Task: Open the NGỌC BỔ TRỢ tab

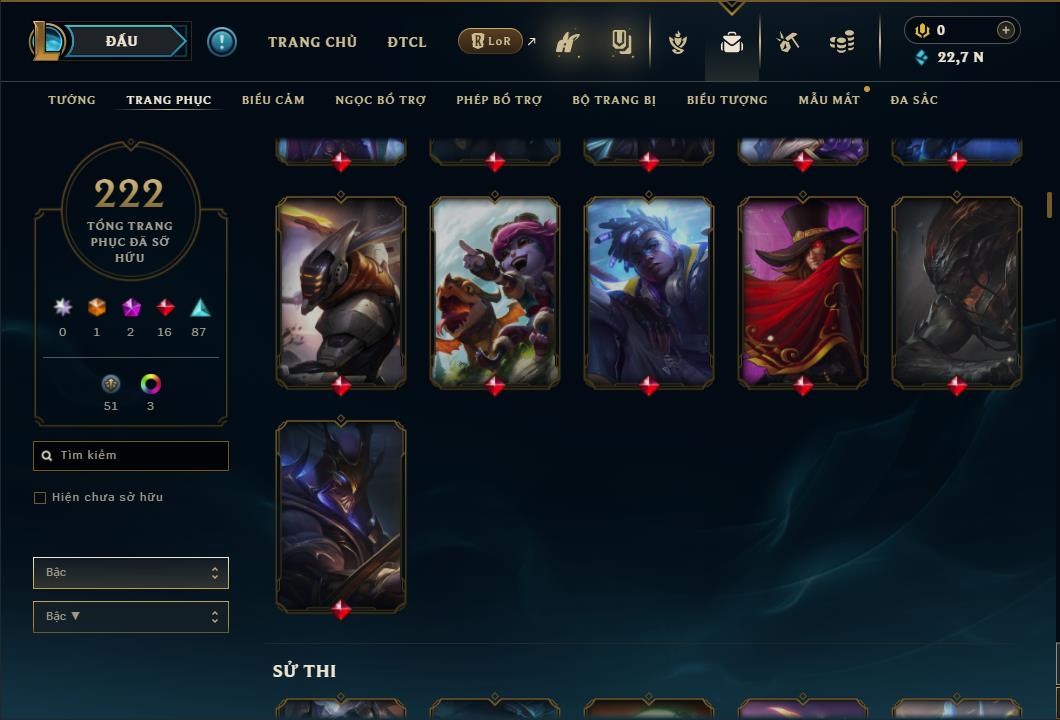Action: click(x=380, y=100)
